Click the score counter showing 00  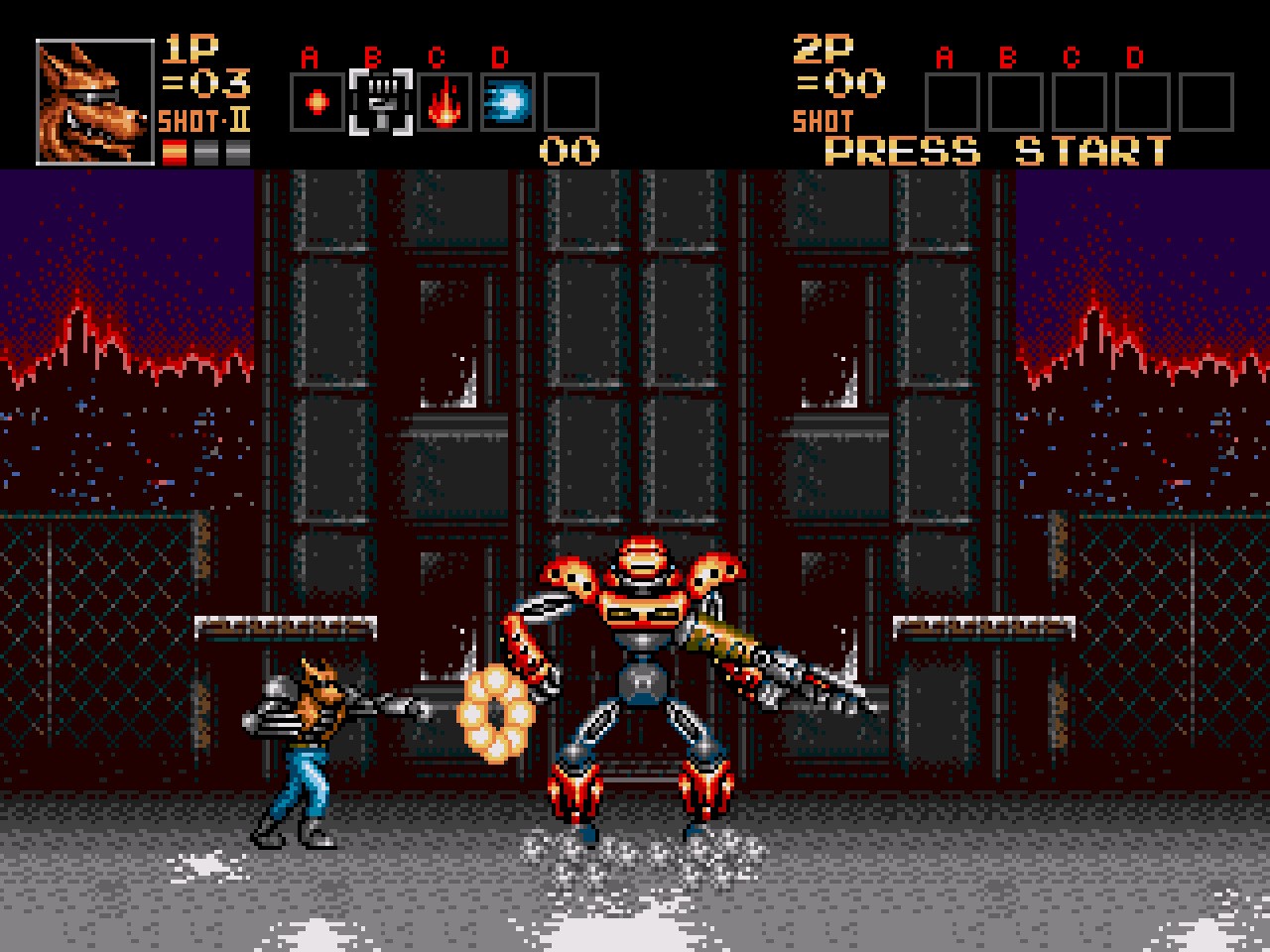[568, 151]
